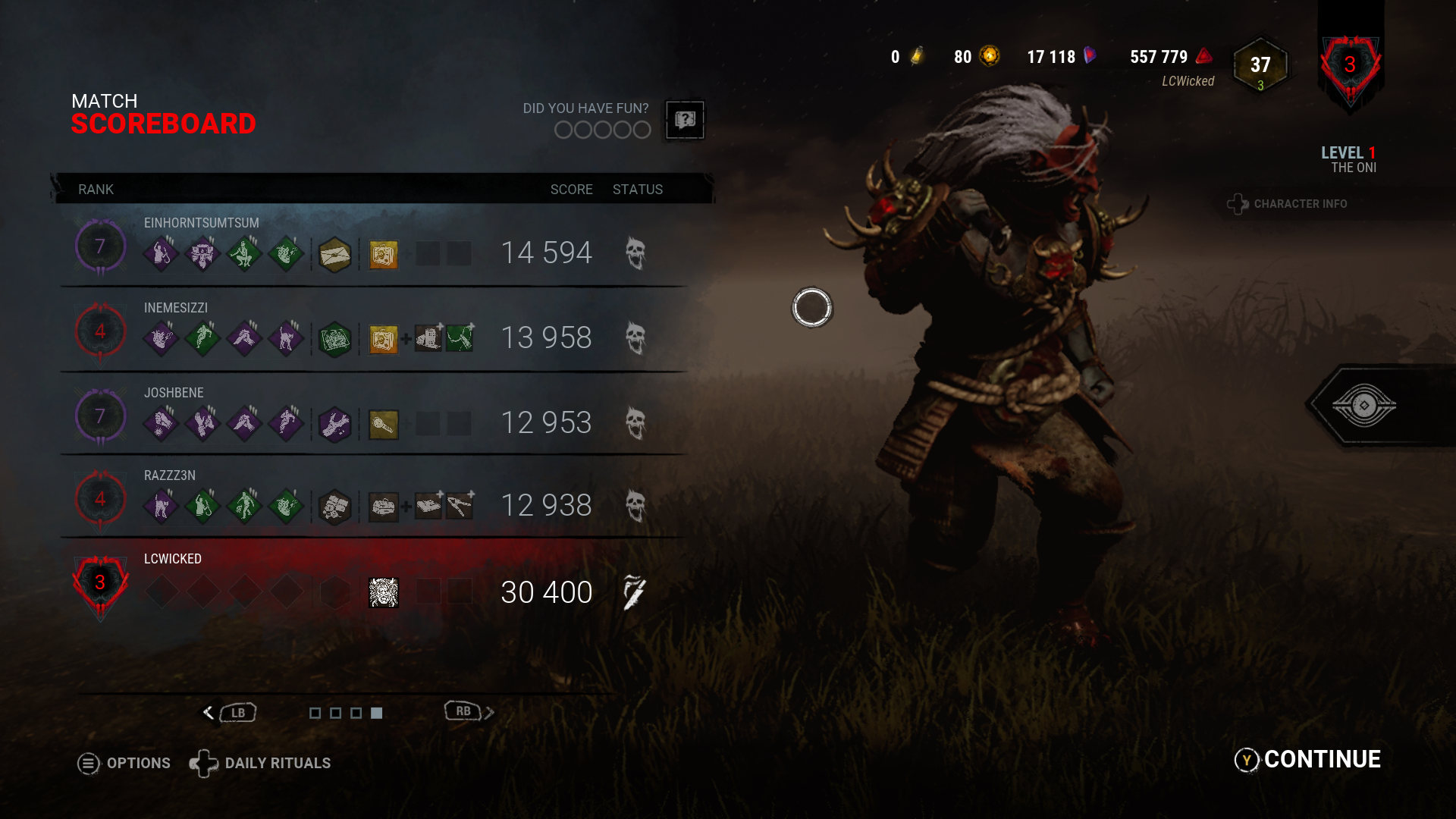The width and height of the screenshot is (1456, 819).
Task: Select the third scoreboard page square
Action: coord(356,712)
